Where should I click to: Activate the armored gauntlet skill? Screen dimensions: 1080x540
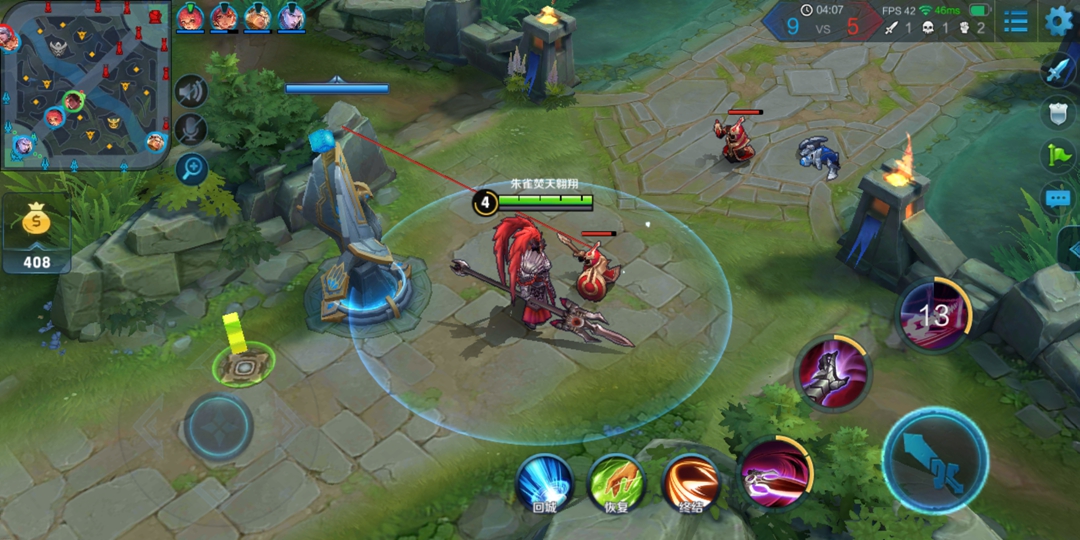point(832,373)
